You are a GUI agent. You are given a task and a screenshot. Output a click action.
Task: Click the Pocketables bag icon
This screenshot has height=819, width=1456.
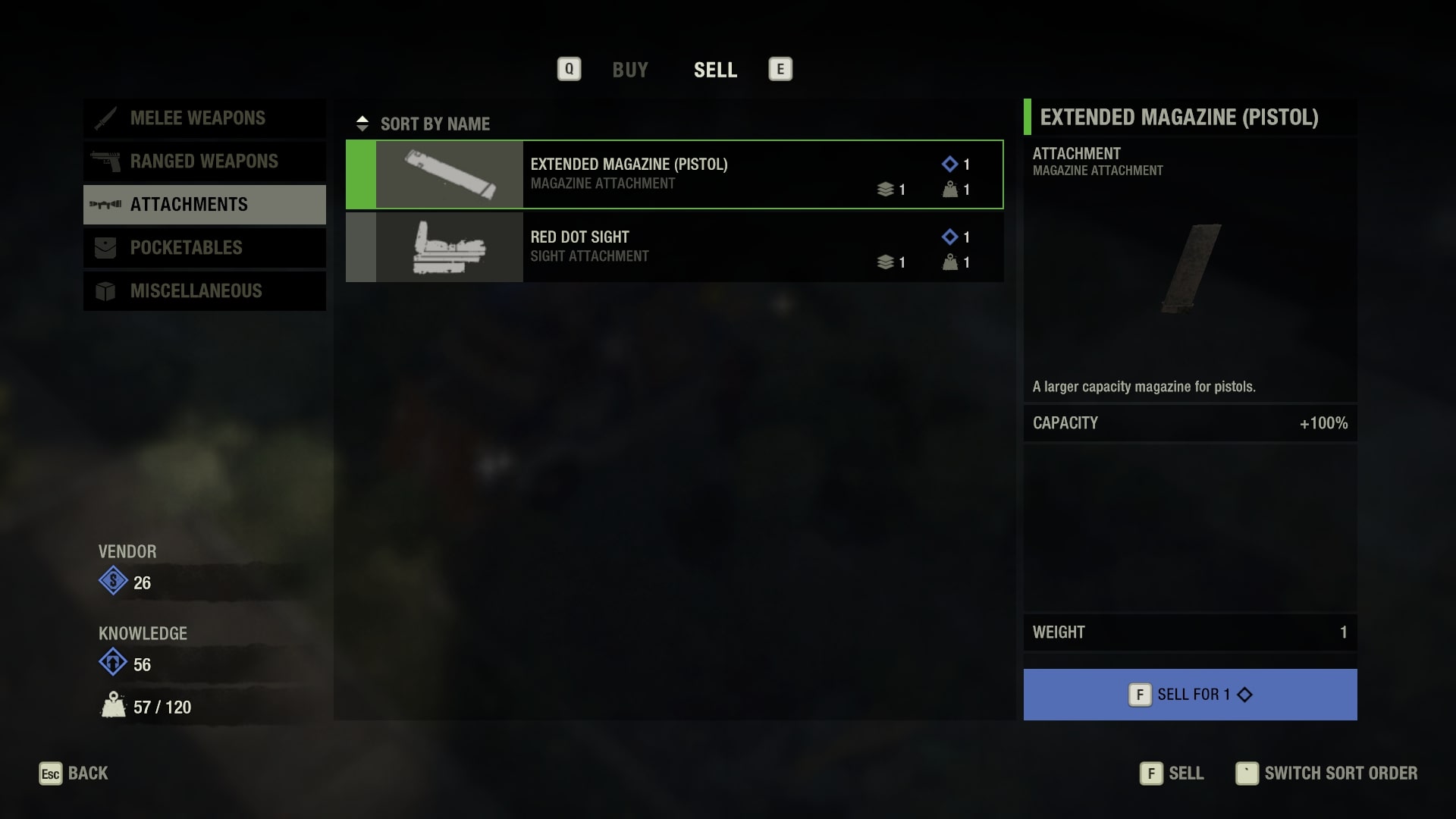coord(107,247)
